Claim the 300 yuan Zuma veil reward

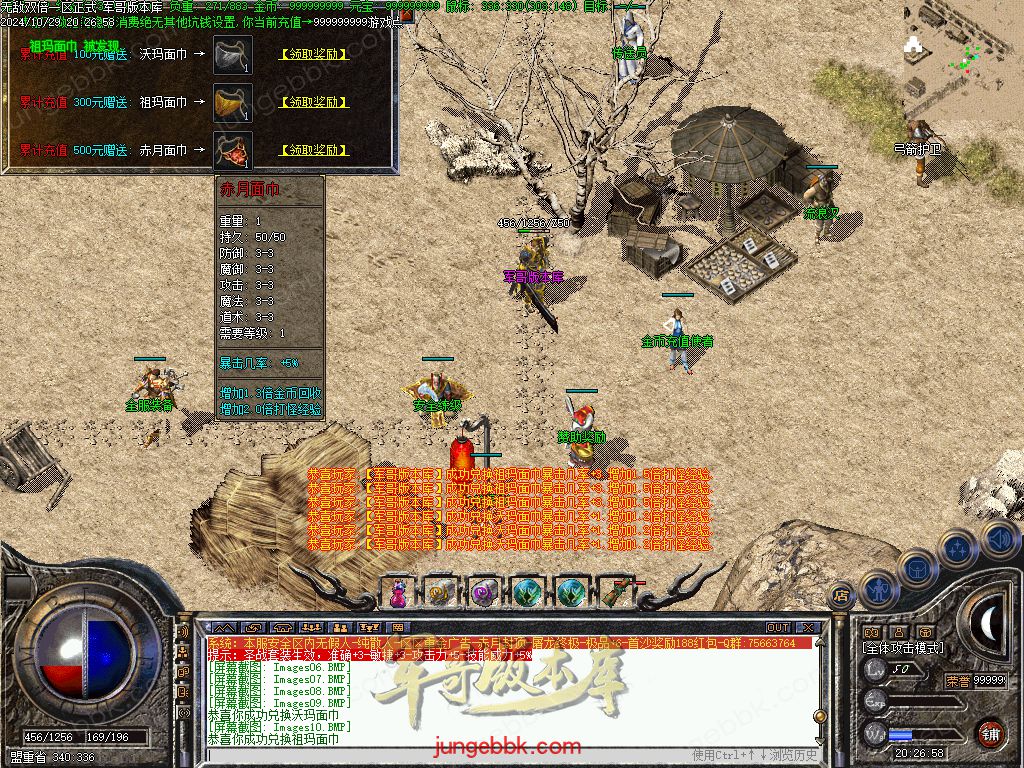314,102
